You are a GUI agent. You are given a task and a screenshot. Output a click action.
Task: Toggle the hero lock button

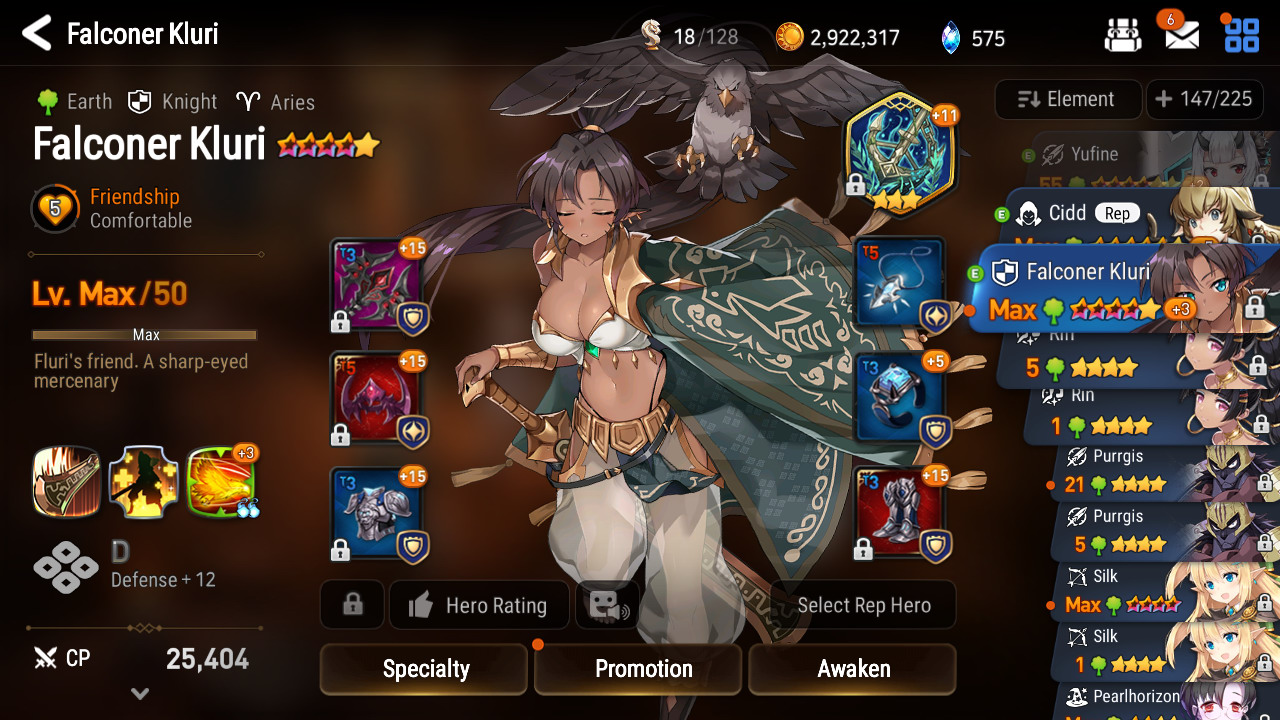click(352, 605)
